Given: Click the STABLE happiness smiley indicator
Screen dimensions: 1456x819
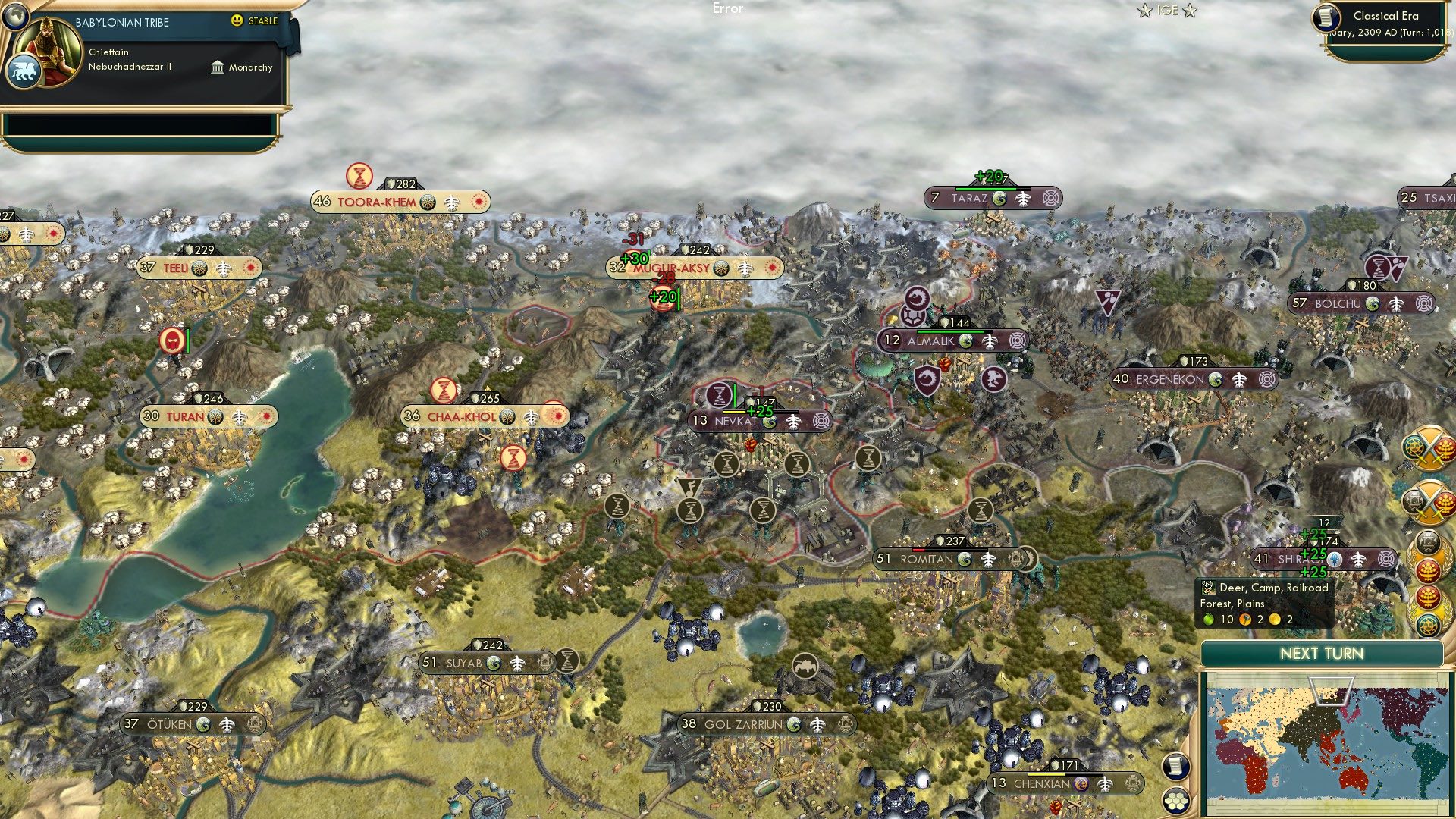Looking at the screenshot, I should [238, 21].
